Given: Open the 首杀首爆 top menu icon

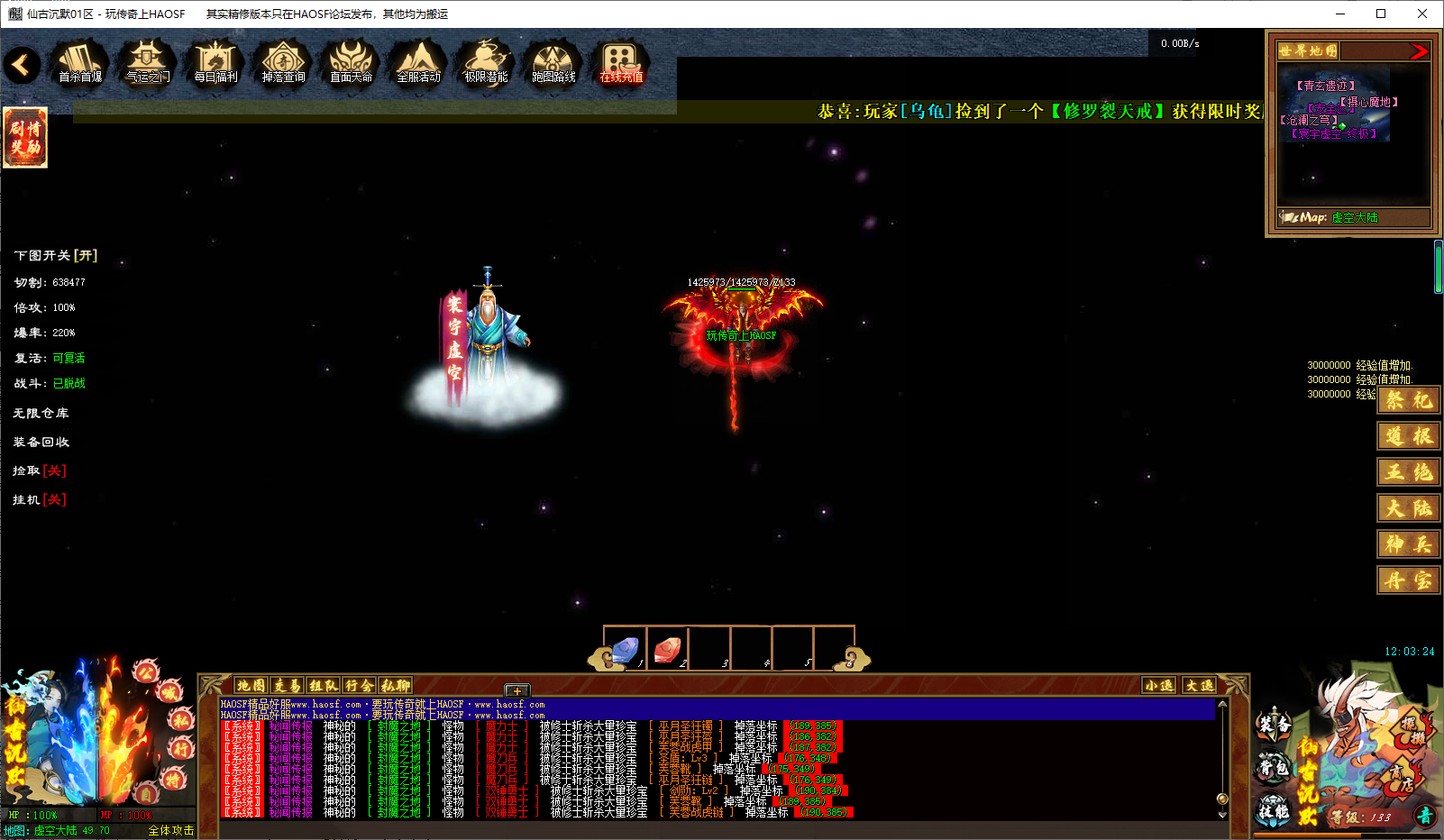Looking at the screenshot, I should [x=80, y=63].
